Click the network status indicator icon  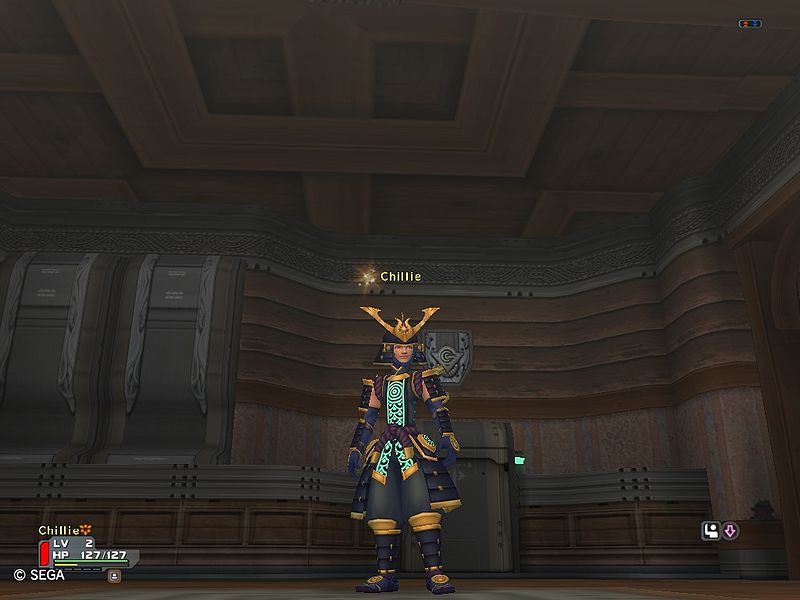(x=749, y=23)
